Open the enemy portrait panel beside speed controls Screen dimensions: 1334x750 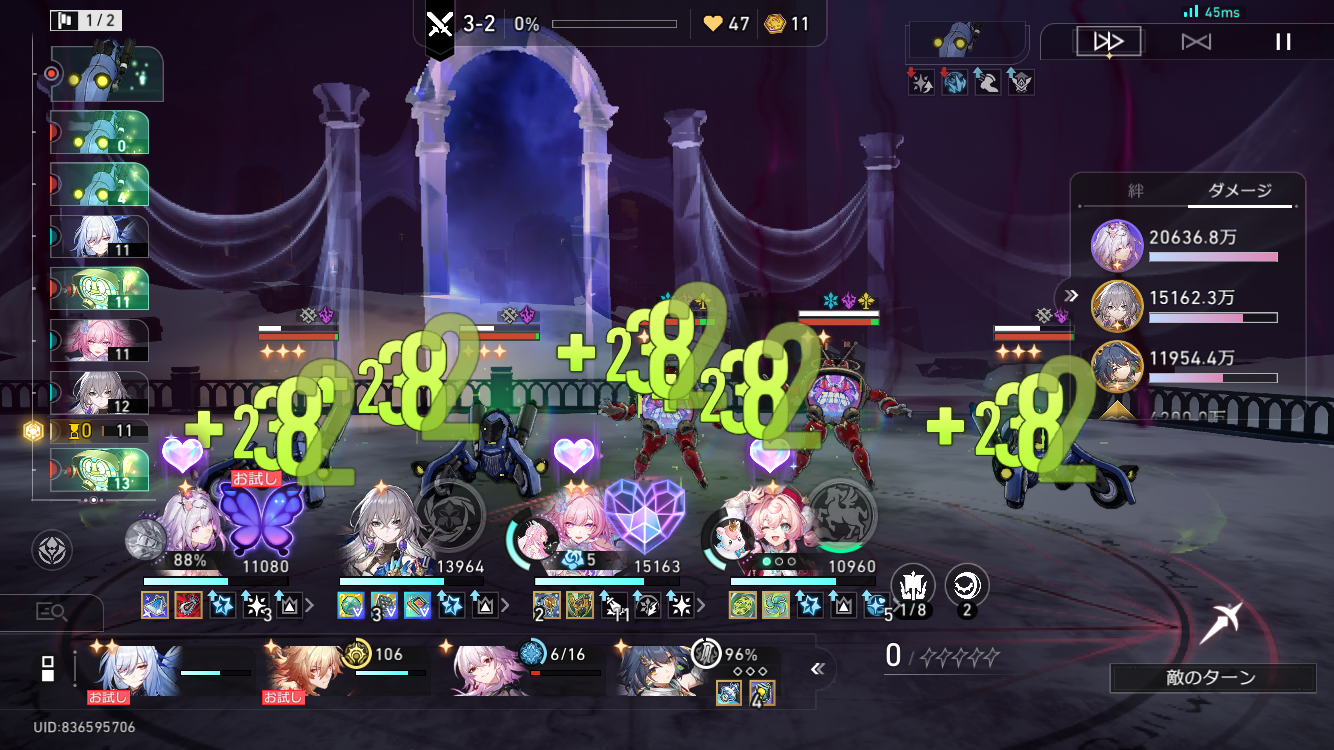coord(966,43)
